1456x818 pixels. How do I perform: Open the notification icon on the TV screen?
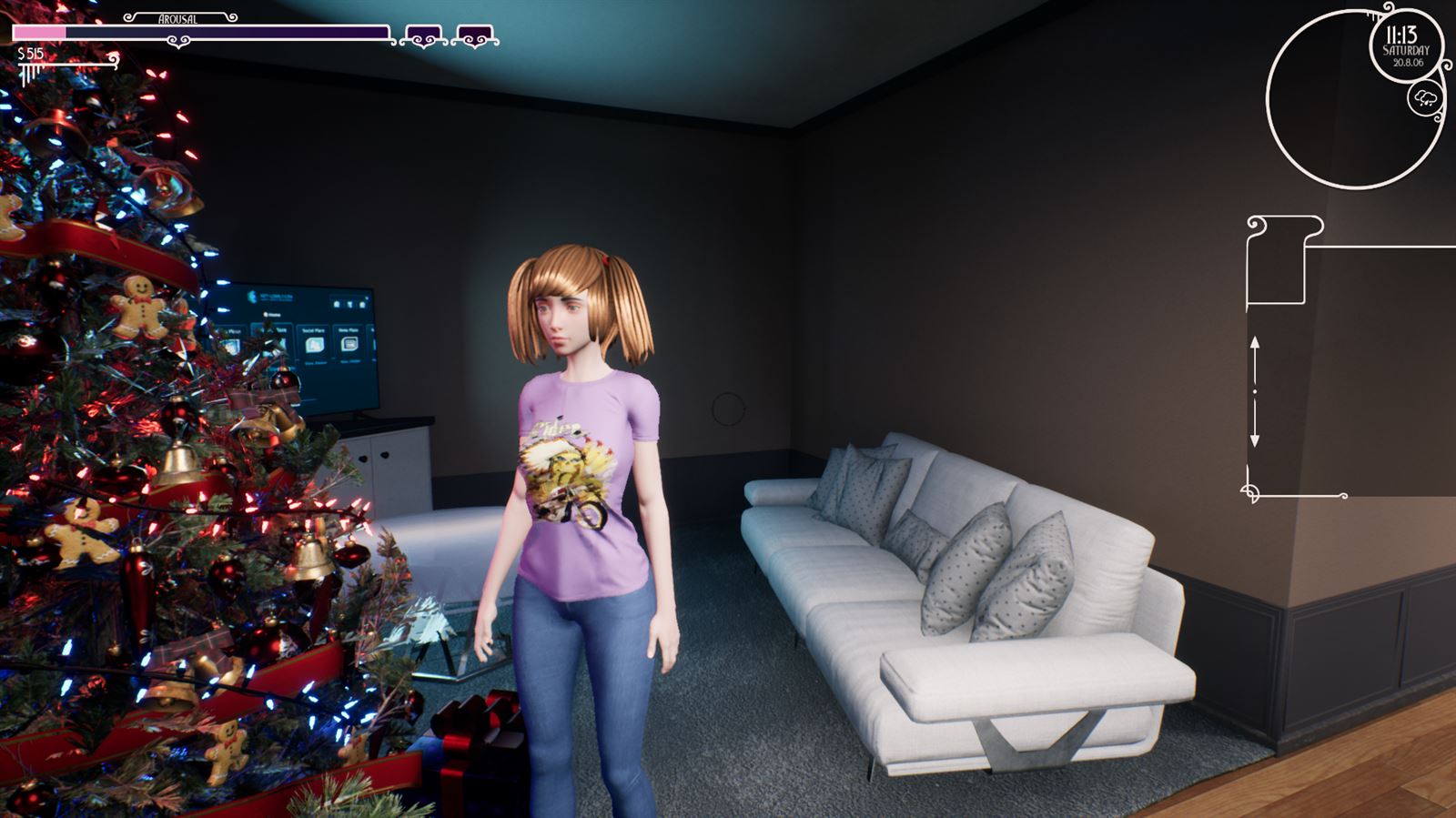point(362,304)
